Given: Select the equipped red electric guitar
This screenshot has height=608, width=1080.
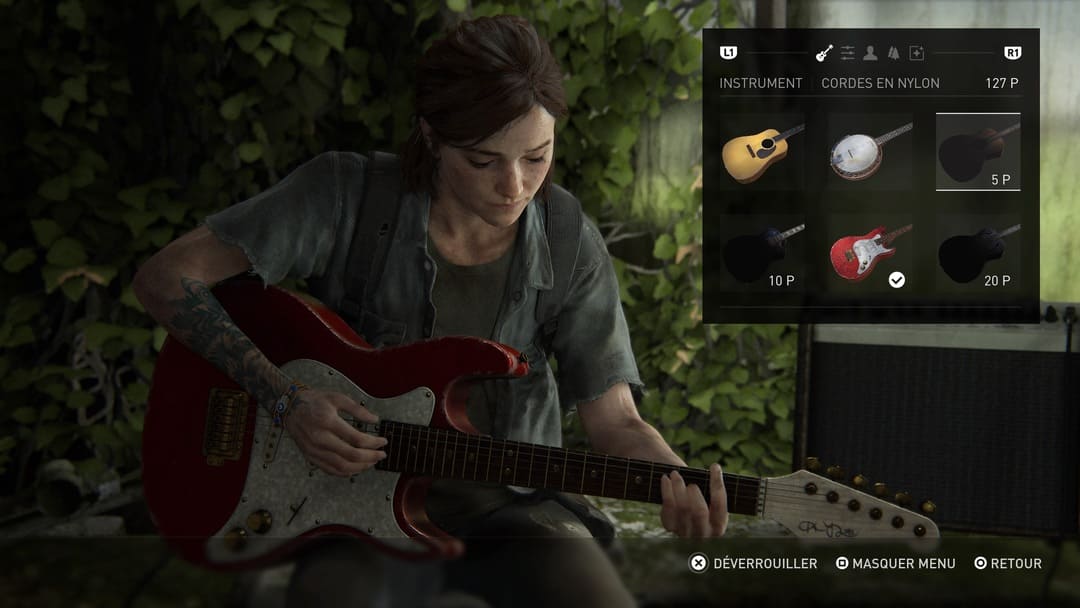Looking at the screenshot, I should coord(870,254).
